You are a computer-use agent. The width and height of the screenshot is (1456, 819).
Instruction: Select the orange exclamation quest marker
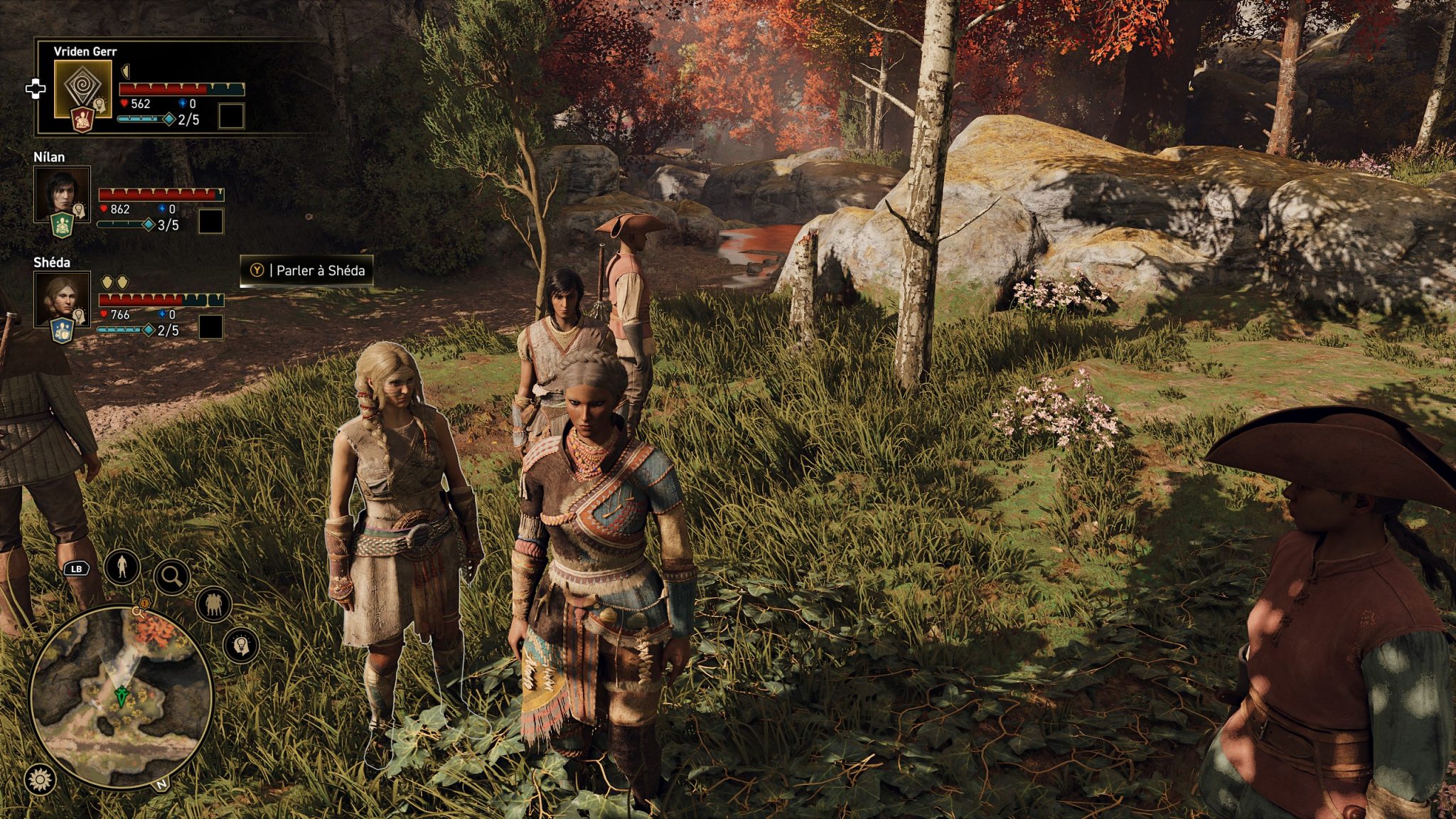144,603
